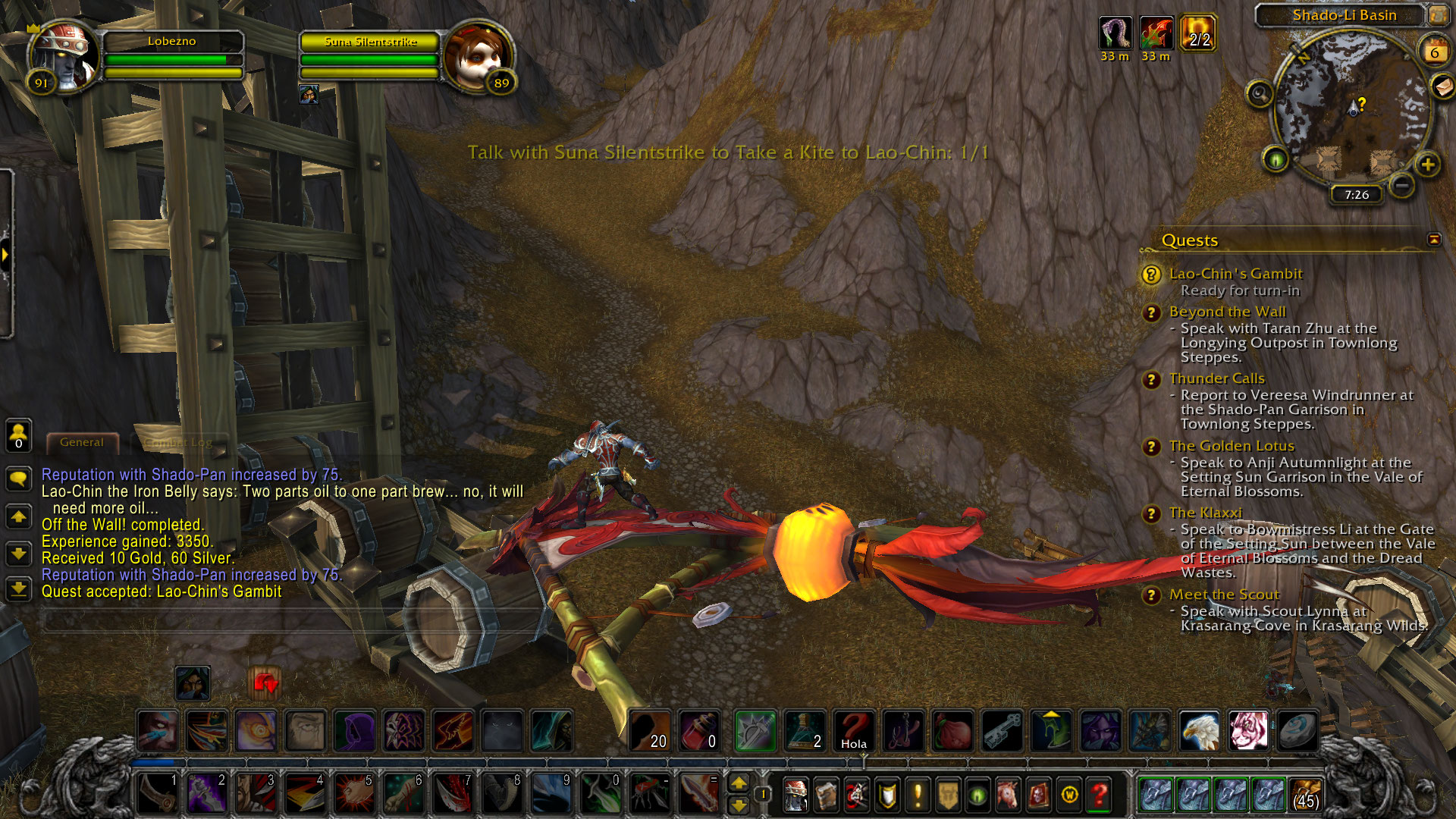Click Suna Silentstrike's target portrait
Viewport: 1456px width, 819px height.
click(x=476, y=57)
